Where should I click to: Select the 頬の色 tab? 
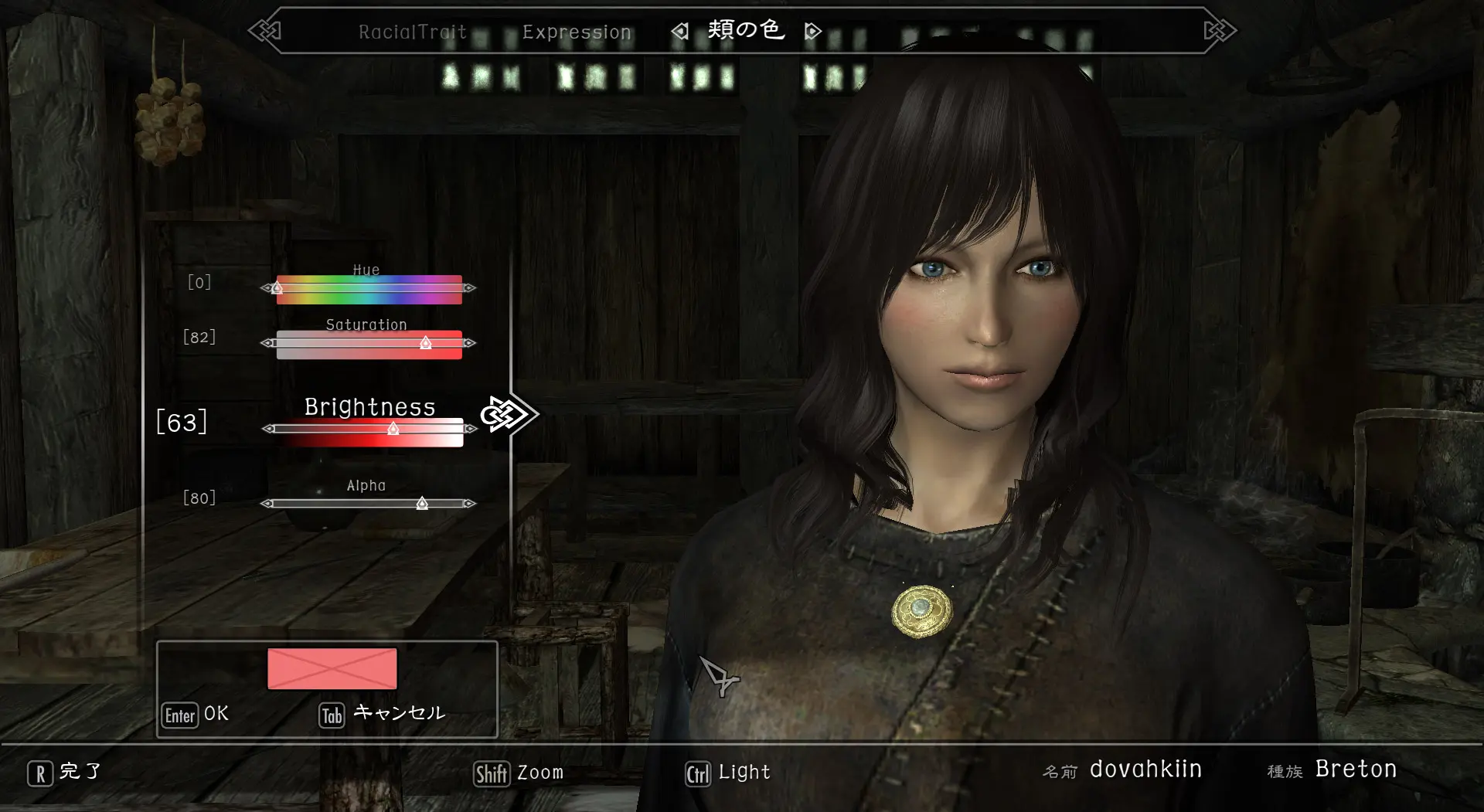click(x=746, y=30)
